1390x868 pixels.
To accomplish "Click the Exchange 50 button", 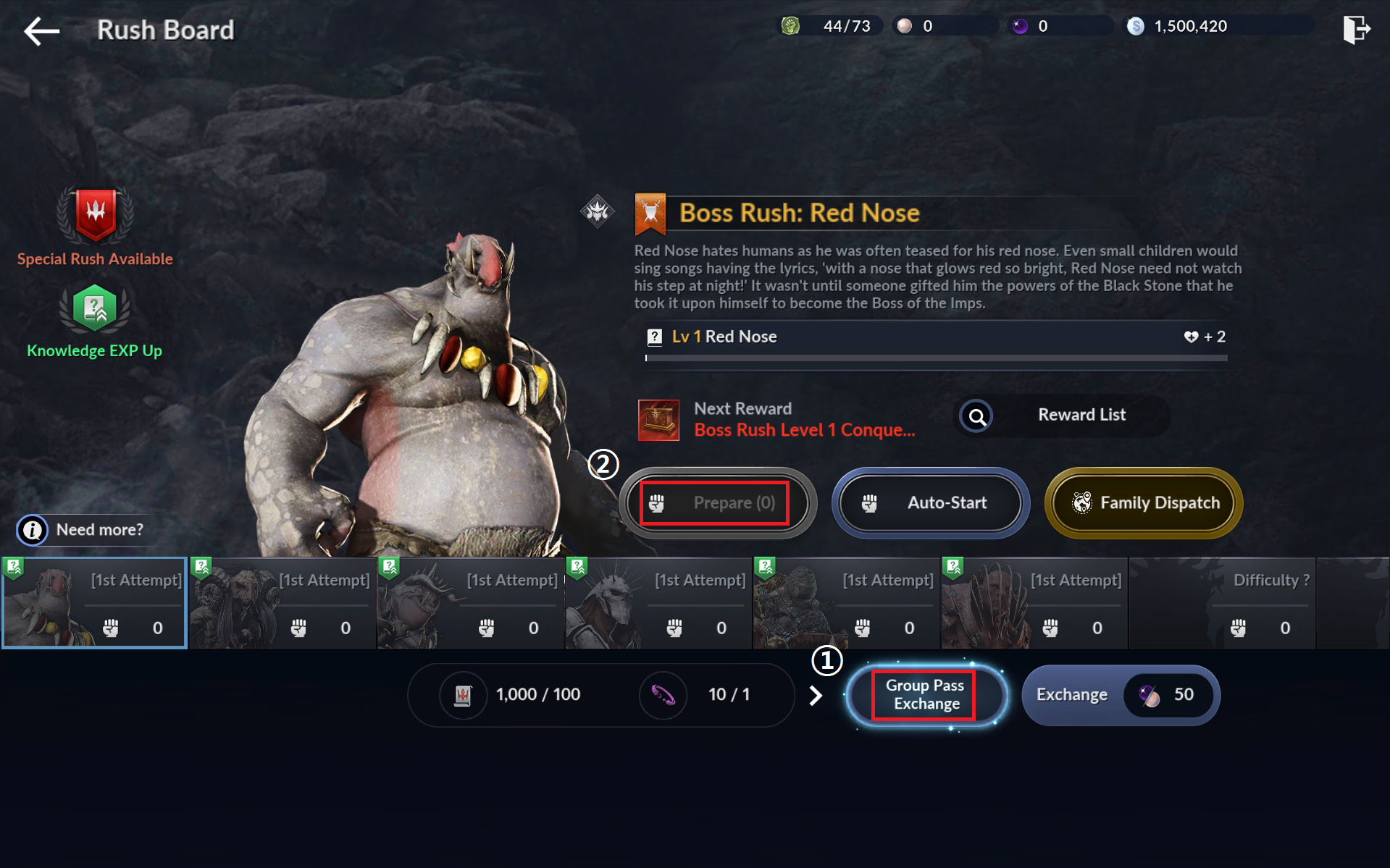I will click(1120, 695).
